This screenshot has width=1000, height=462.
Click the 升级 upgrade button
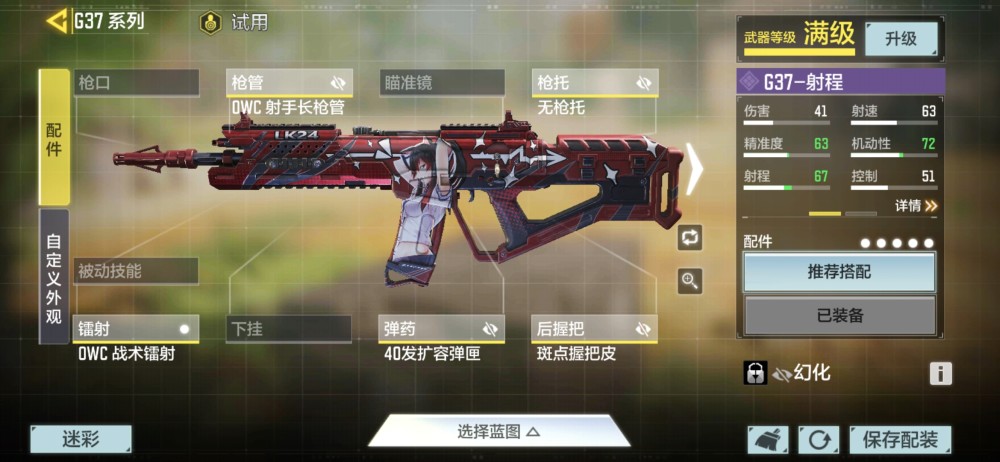[900, 39]
